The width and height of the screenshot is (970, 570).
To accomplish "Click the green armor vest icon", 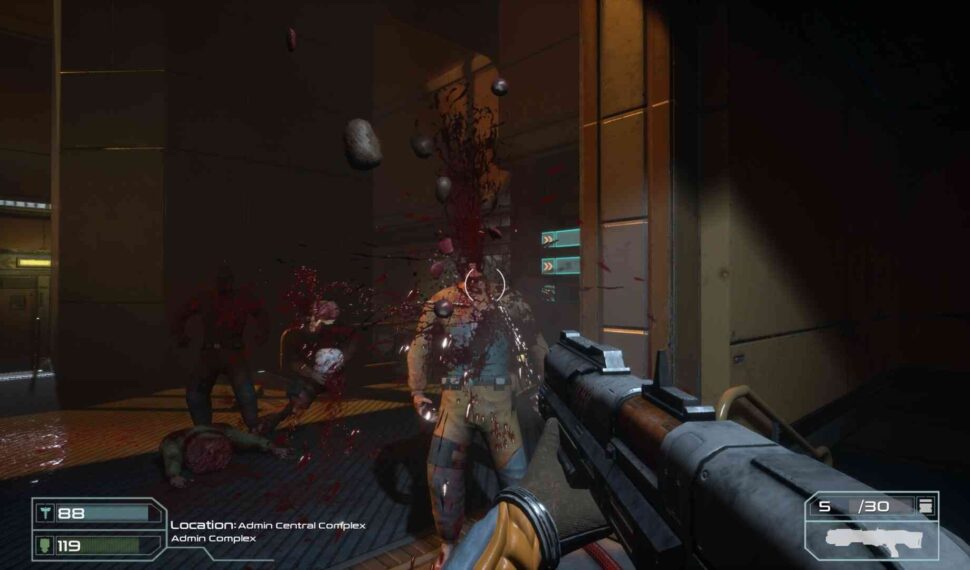I will point(46,545).
